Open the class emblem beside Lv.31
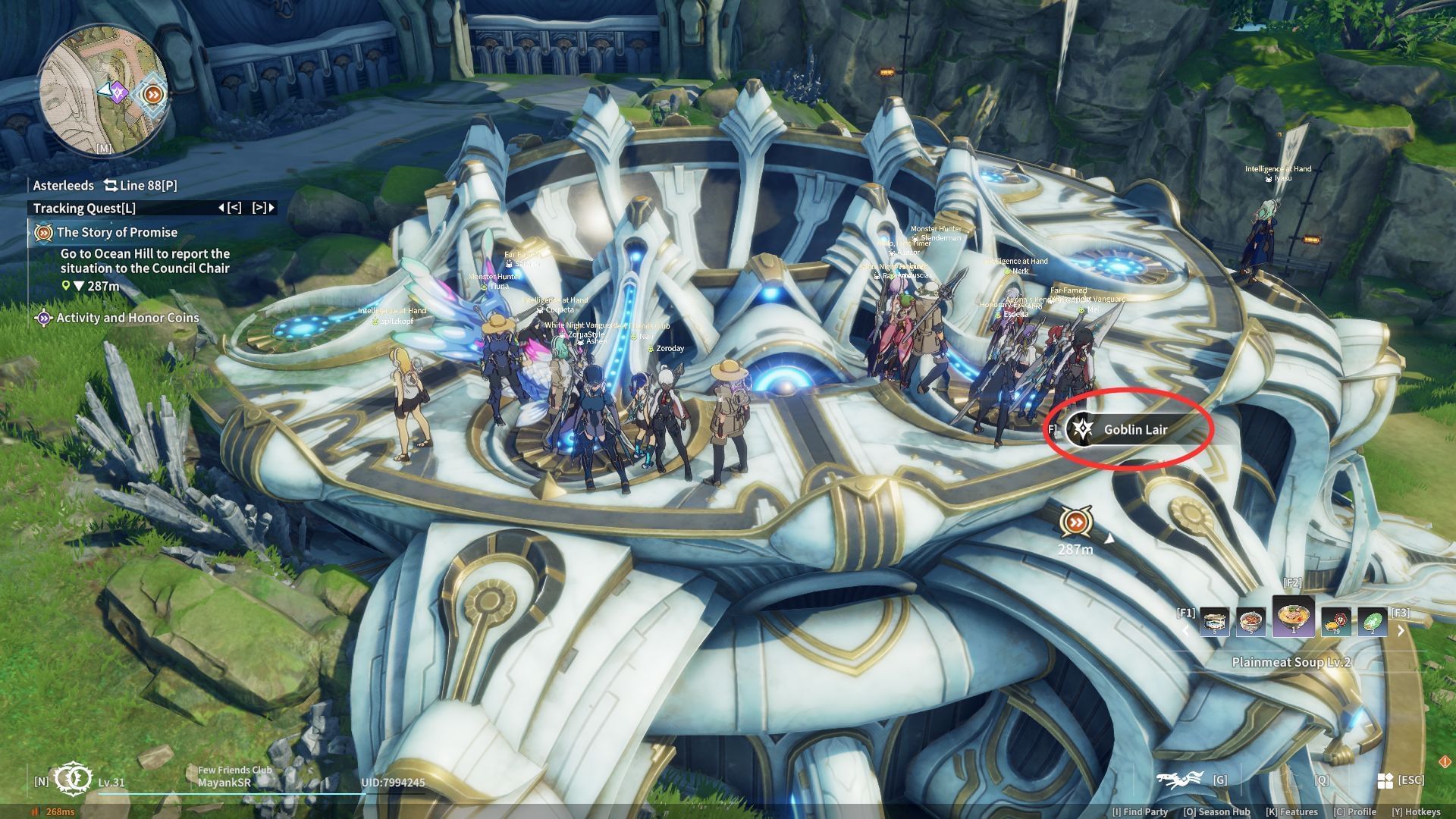The height and width of the screenshot is (819, 1456). point(74,779)
